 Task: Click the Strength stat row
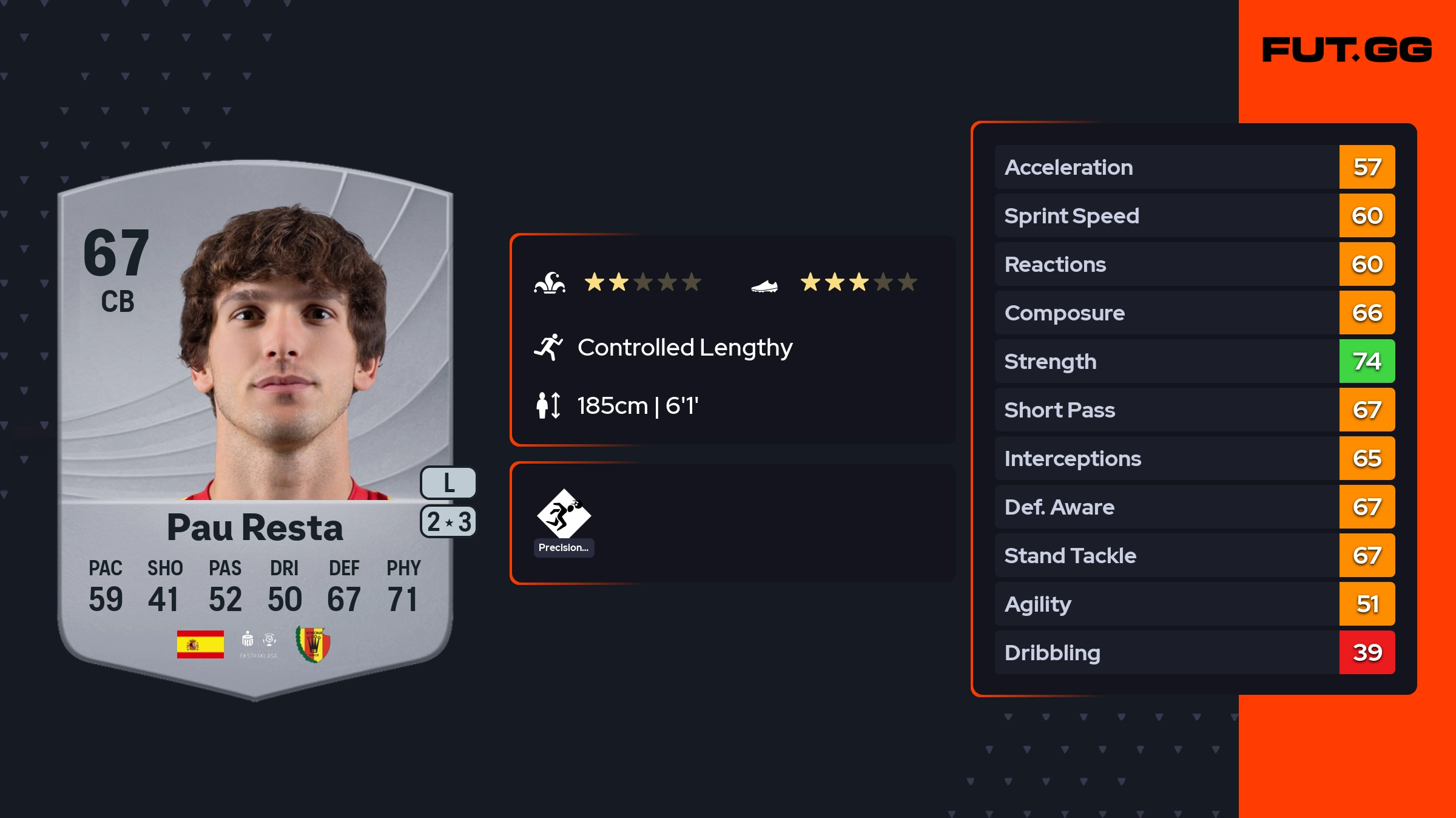tap(1194, 361)
